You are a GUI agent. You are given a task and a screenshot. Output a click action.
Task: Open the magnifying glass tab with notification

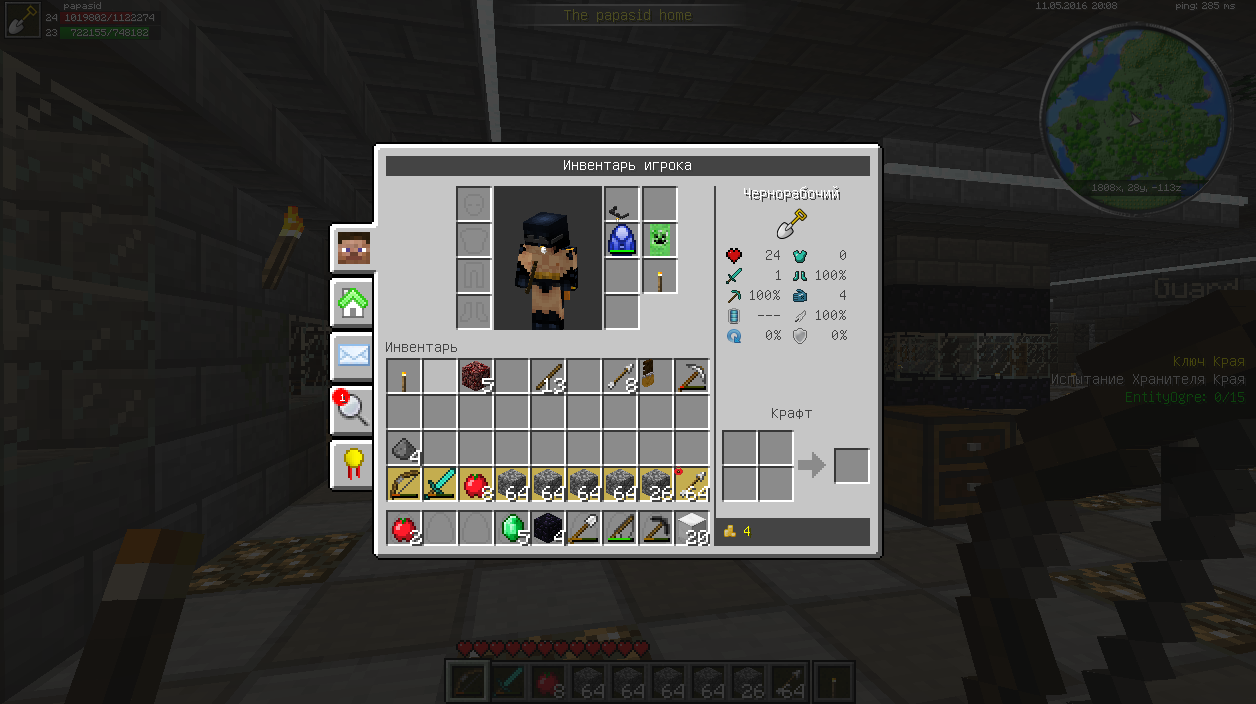pos(353,409)
